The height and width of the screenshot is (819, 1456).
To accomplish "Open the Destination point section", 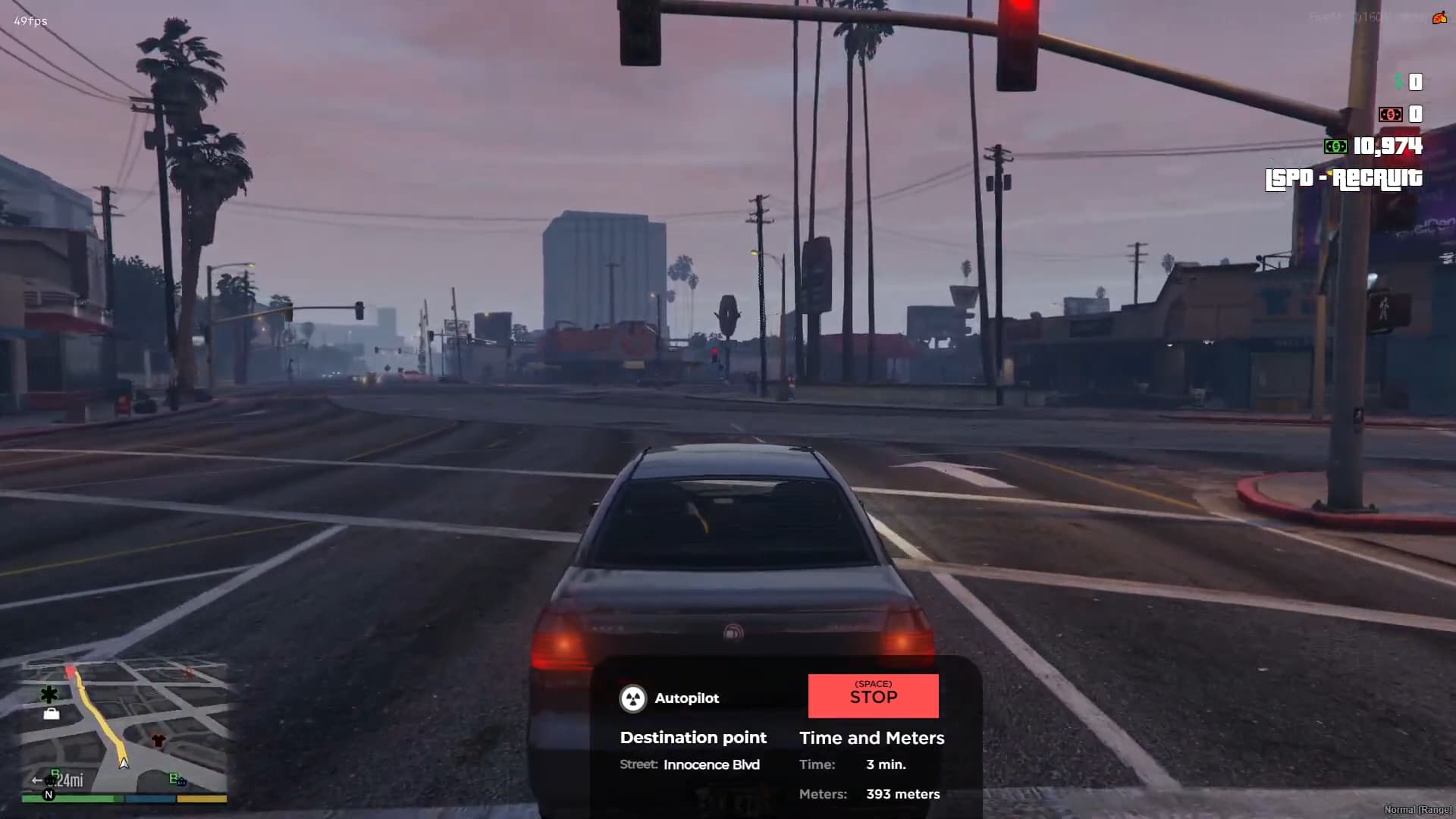I will click(693, 737).
